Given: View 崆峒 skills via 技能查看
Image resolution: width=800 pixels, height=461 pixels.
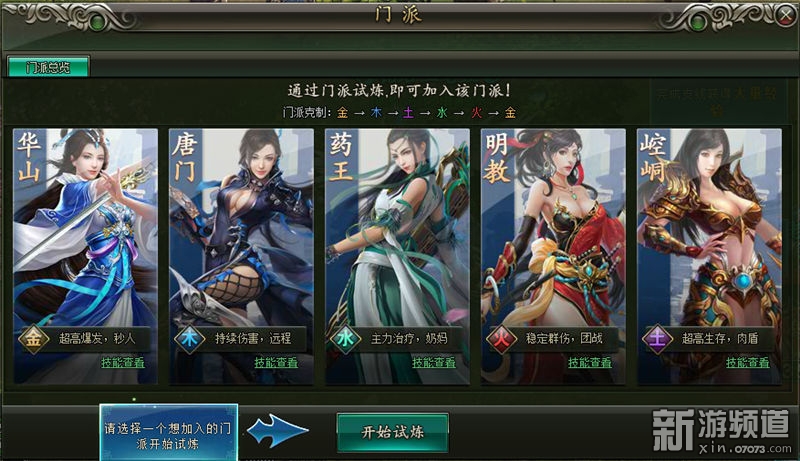Looking at the screenshot, I should [746, 363].
